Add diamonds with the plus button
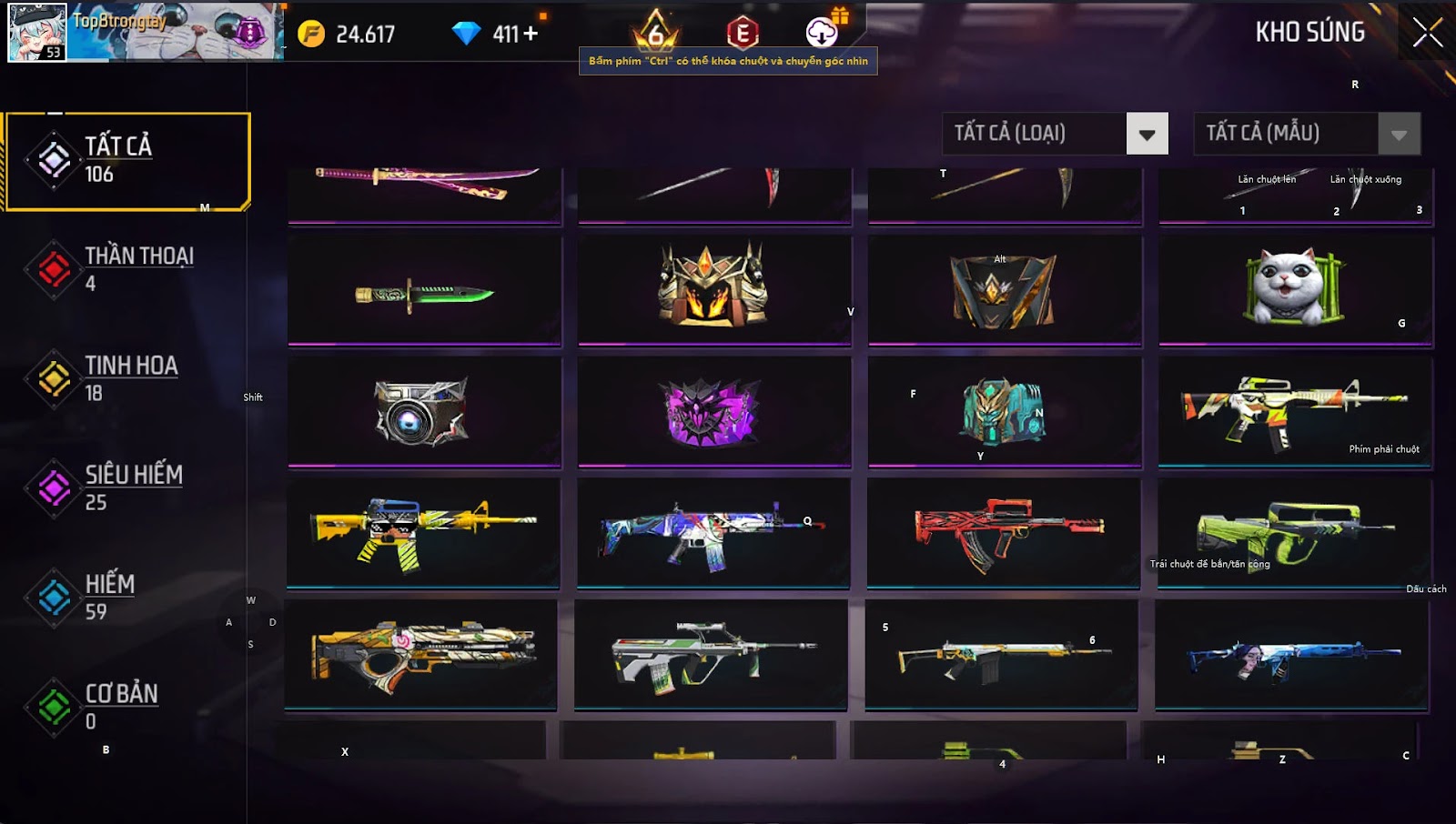The height and width of the screenshot is (824, 1456). click(x=531, y=34)
